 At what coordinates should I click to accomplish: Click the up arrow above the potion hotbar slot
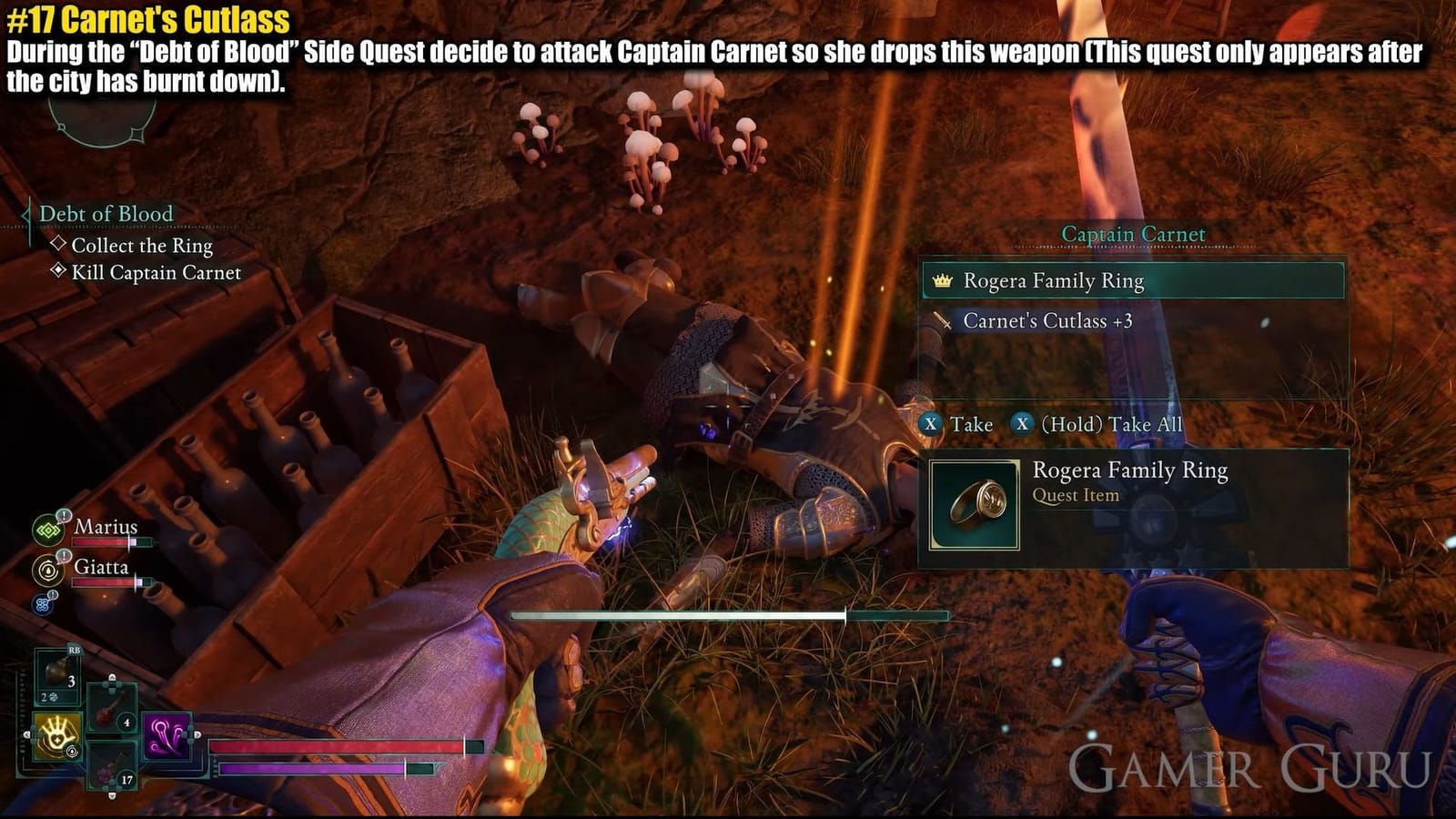pos(112,677)
